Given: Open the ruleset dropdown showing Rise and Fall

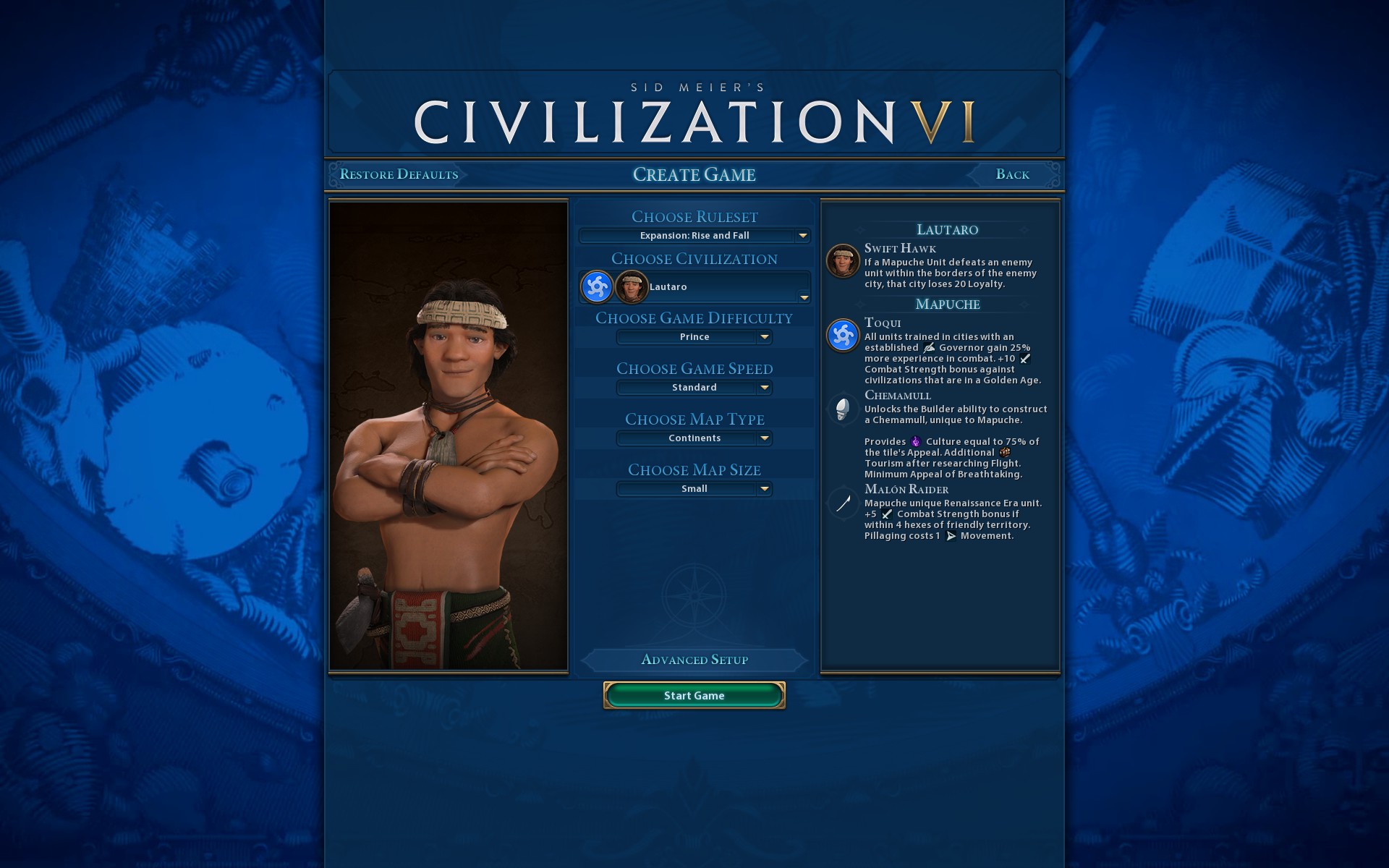Looking at the screenshot, I should [694, 236].
